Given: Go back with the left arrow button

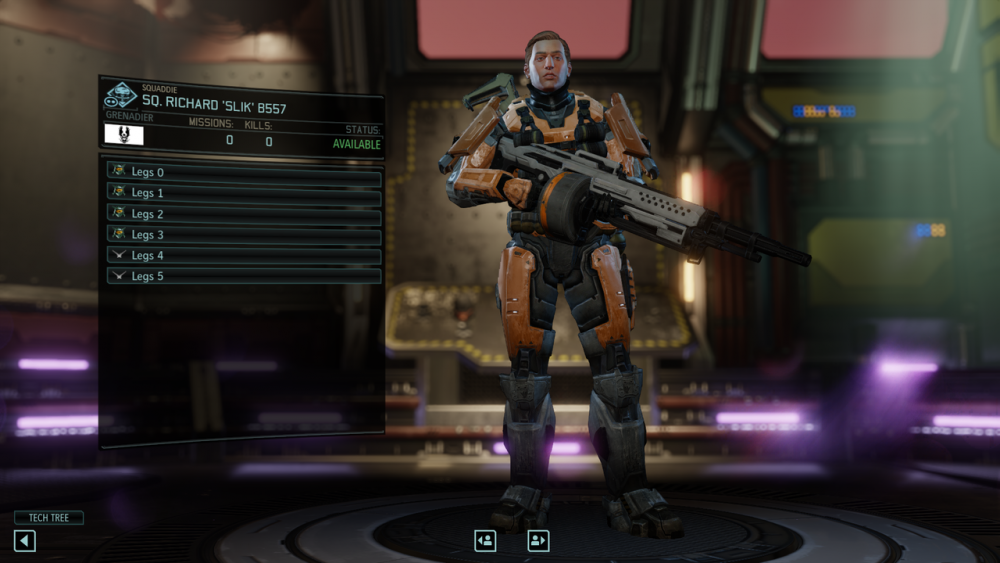Looking at the screenshot, I should (25, 541).
